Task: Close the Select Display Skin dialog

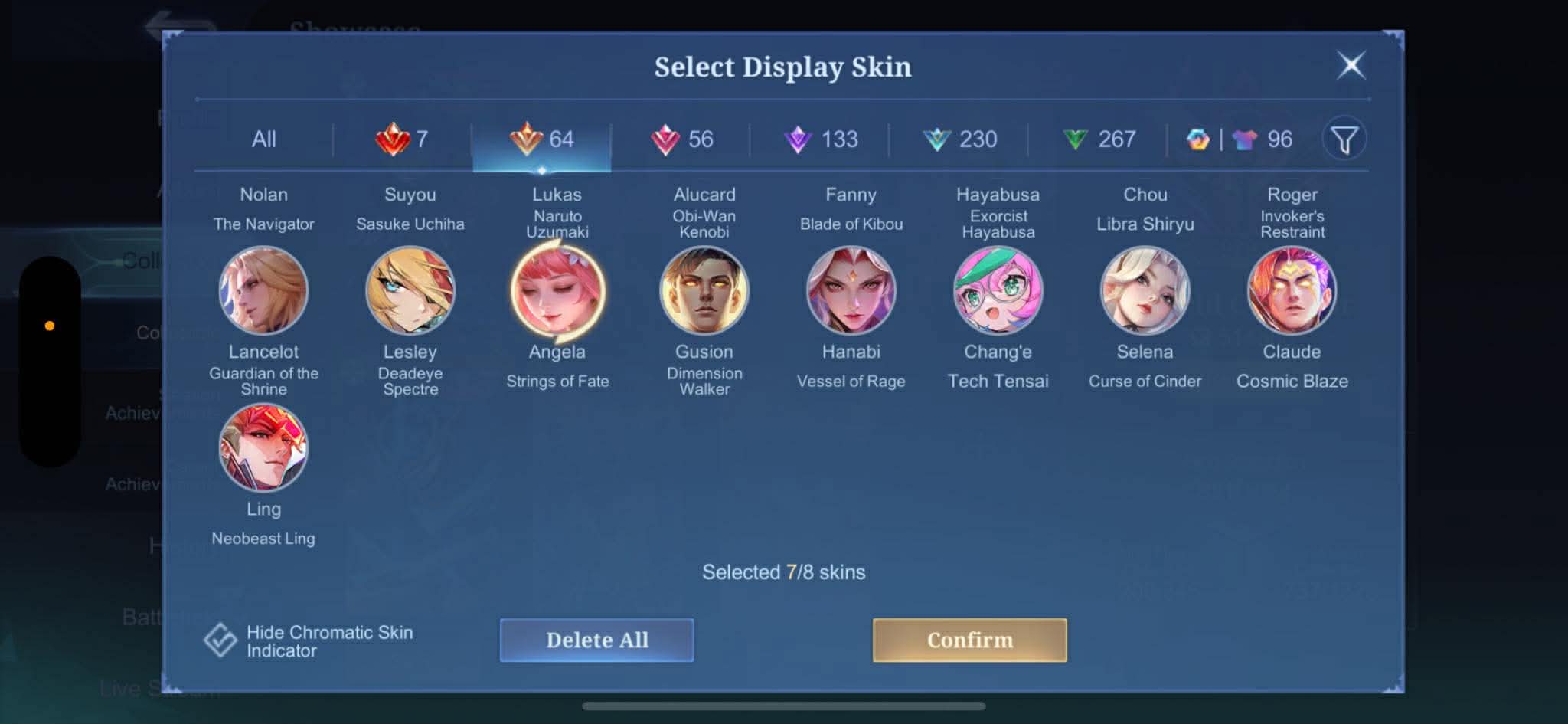Action: (x=1351, y=65)
